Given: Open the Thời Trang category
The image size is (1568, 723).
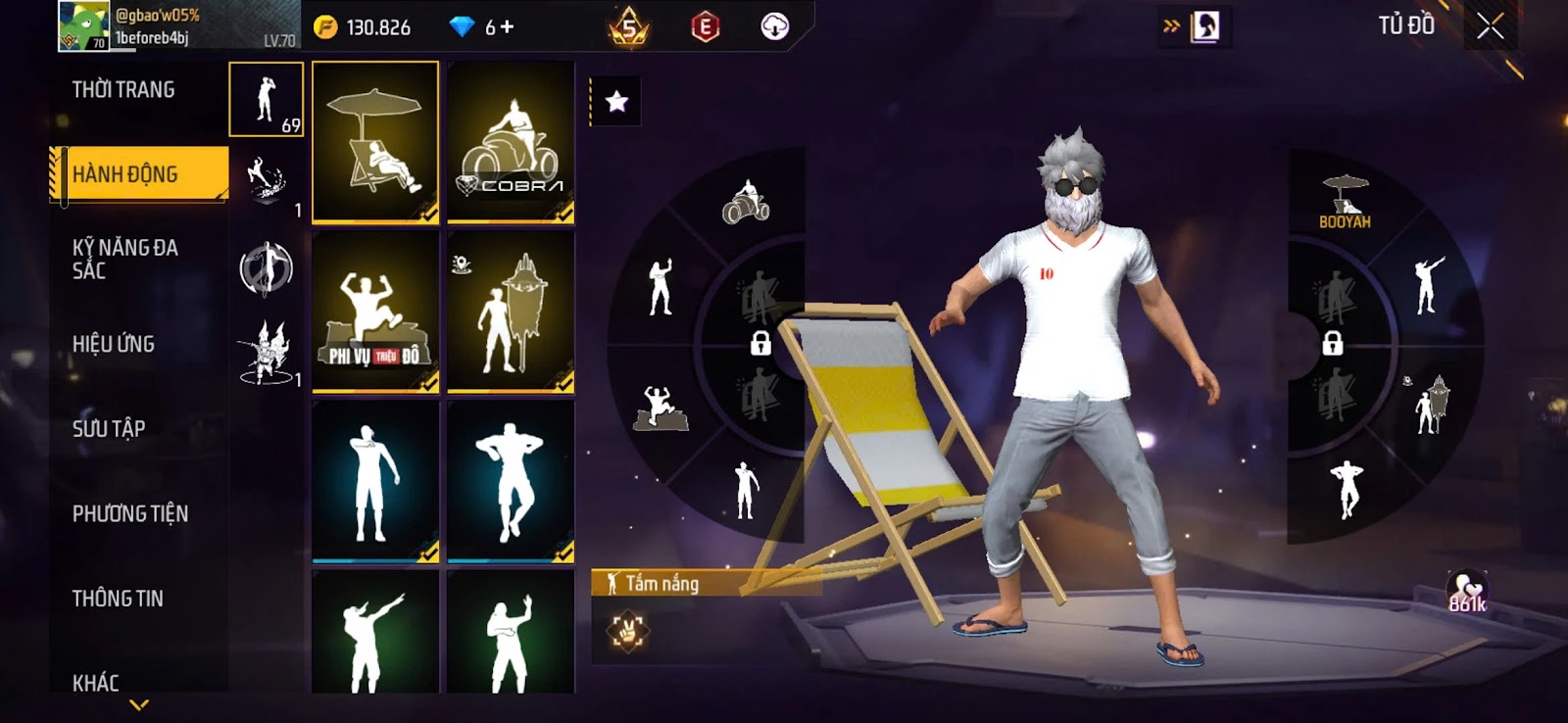Looking at the screenshot, I should pyautogui.click(x=123, y=90).
